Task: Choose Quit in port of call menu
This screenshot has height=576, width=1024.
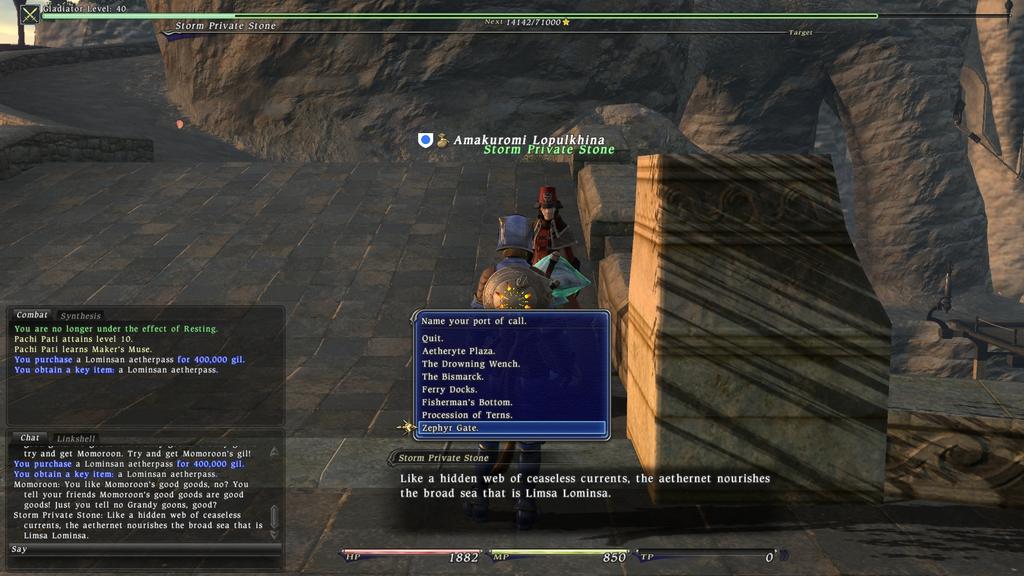Action: coord(433,339)
